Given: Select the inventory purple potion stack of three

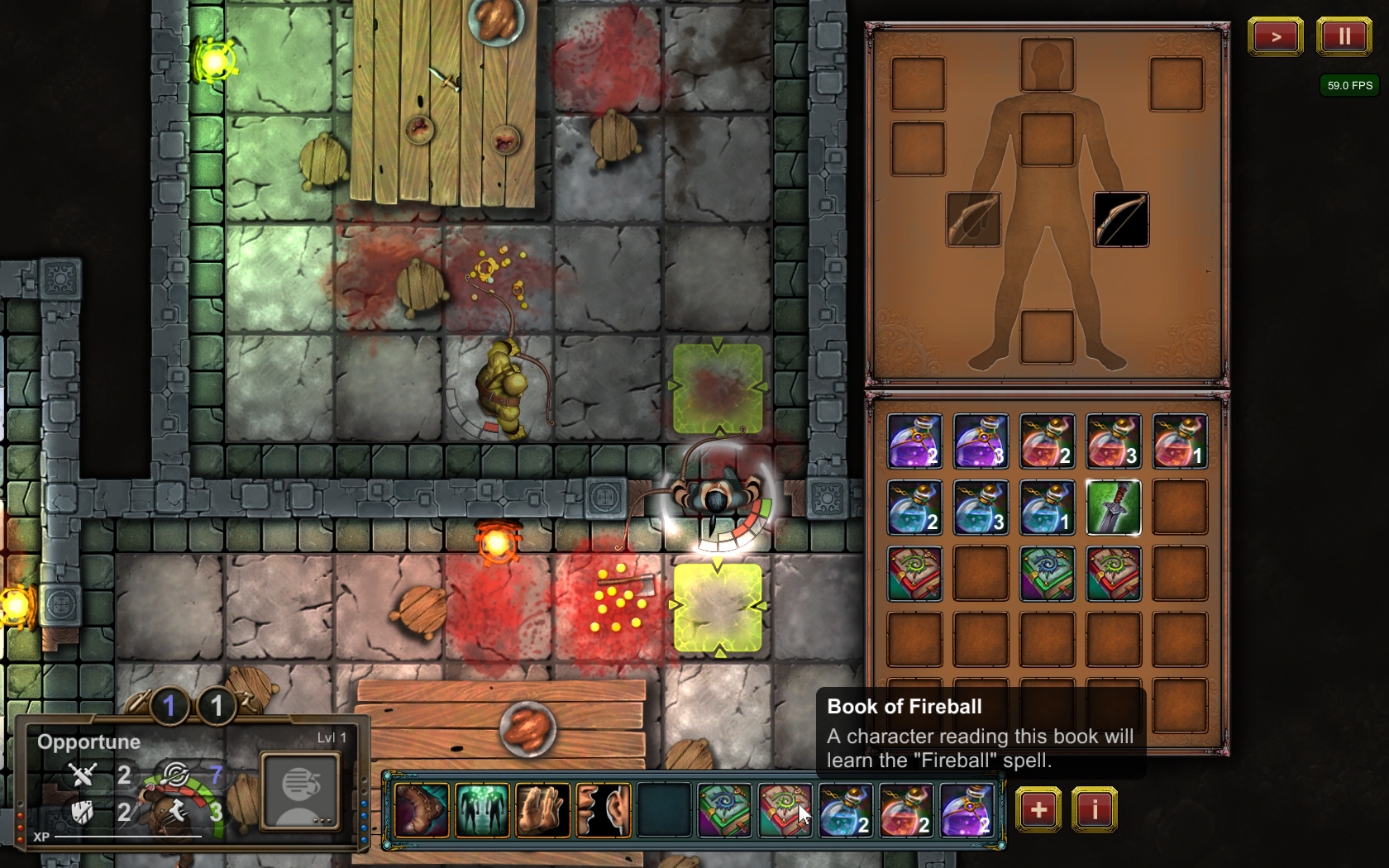Looking at the screenshot, I should point(981,441).
